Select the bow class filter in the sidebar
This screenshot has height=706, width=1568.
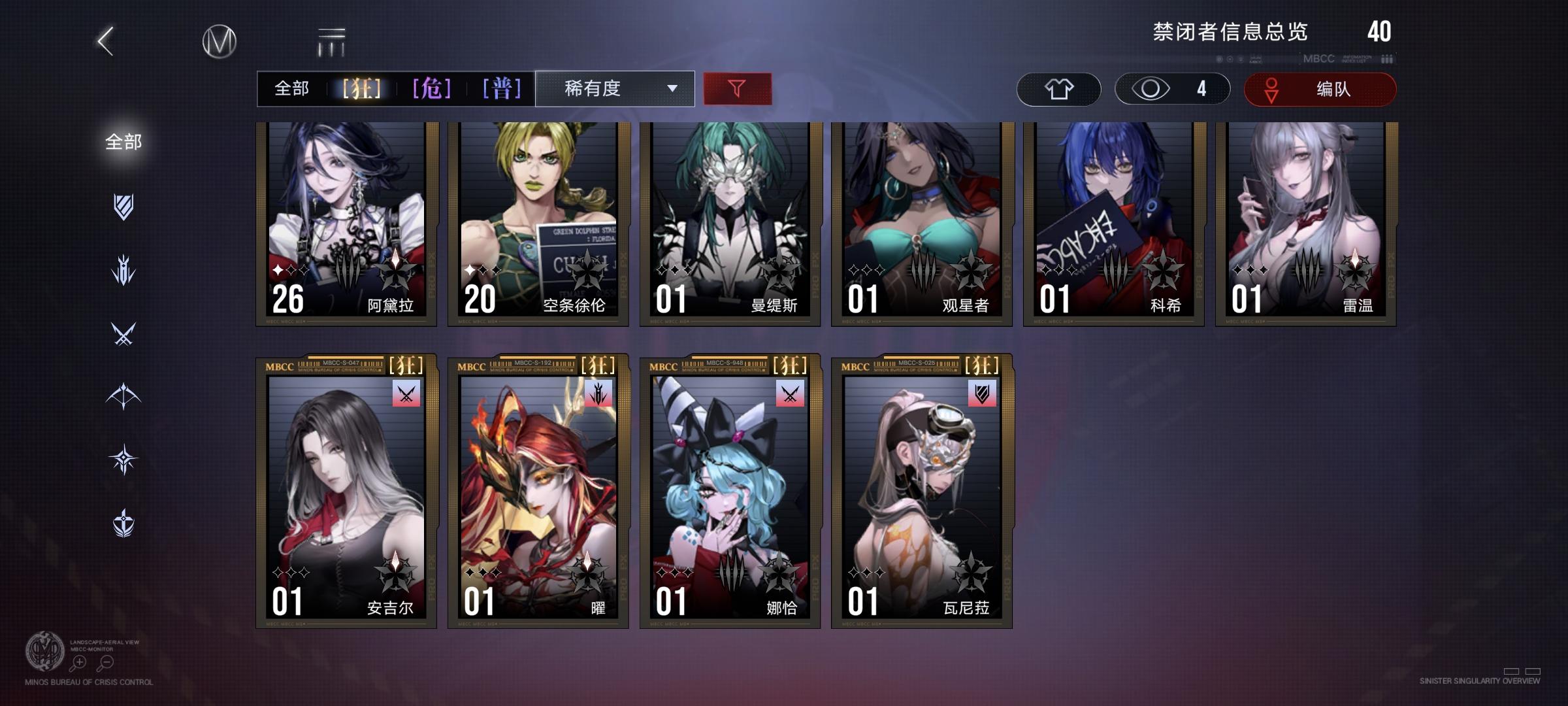click(x=124, y=397)
